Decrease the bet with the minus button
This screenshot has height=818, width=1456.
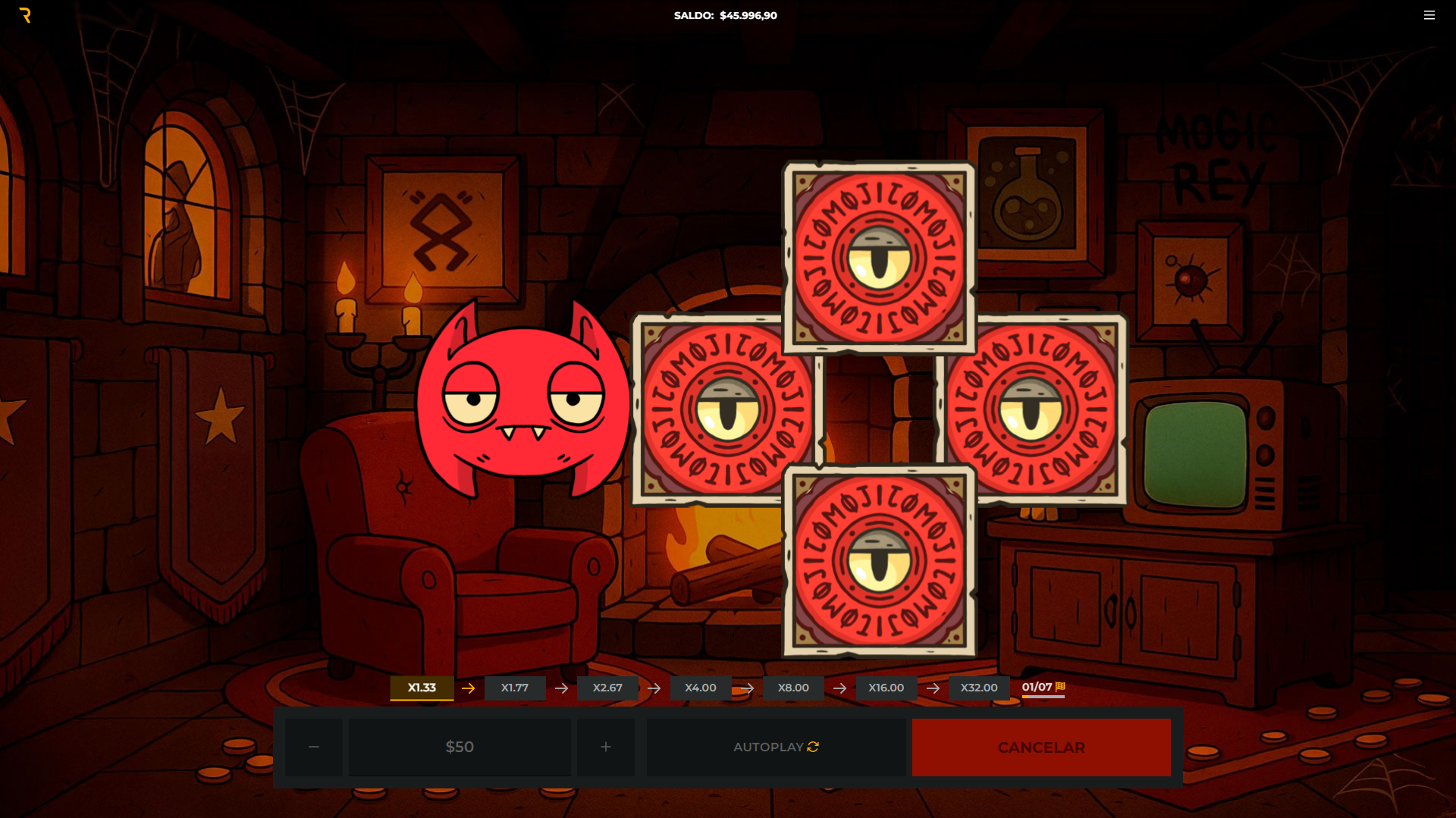pos(314,747)
